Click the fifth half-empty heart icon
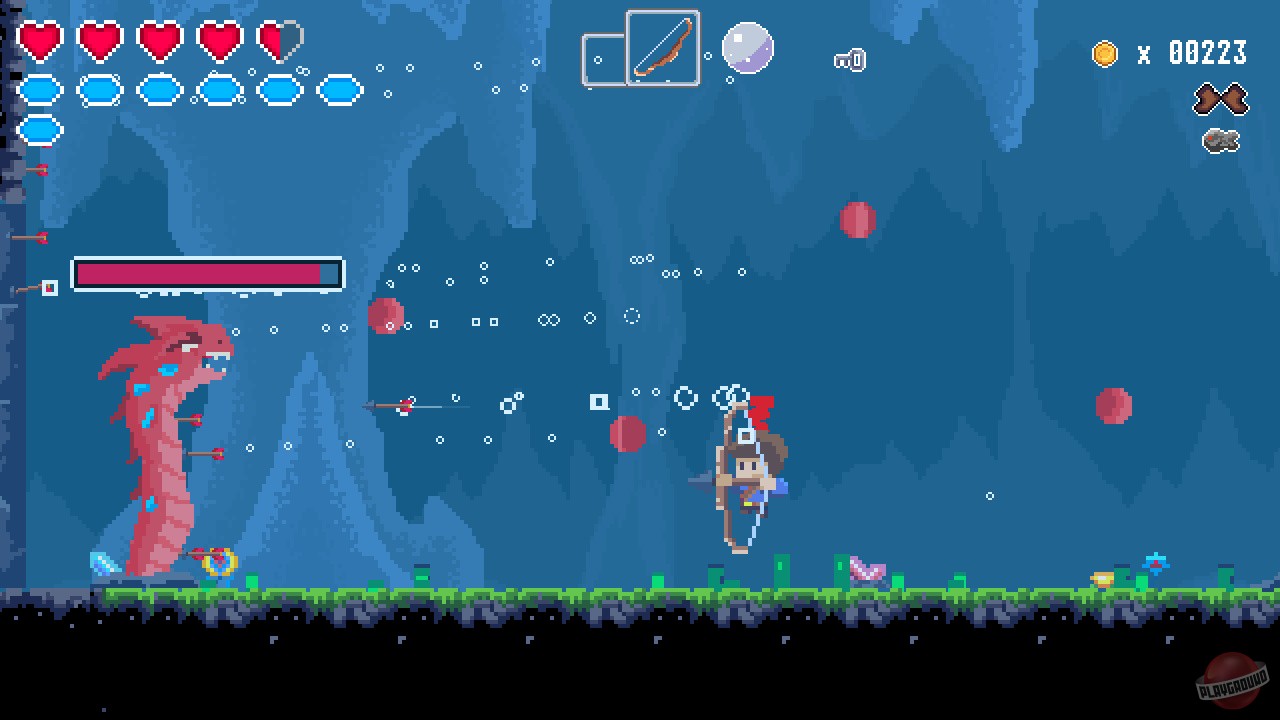 click(279, 40)
